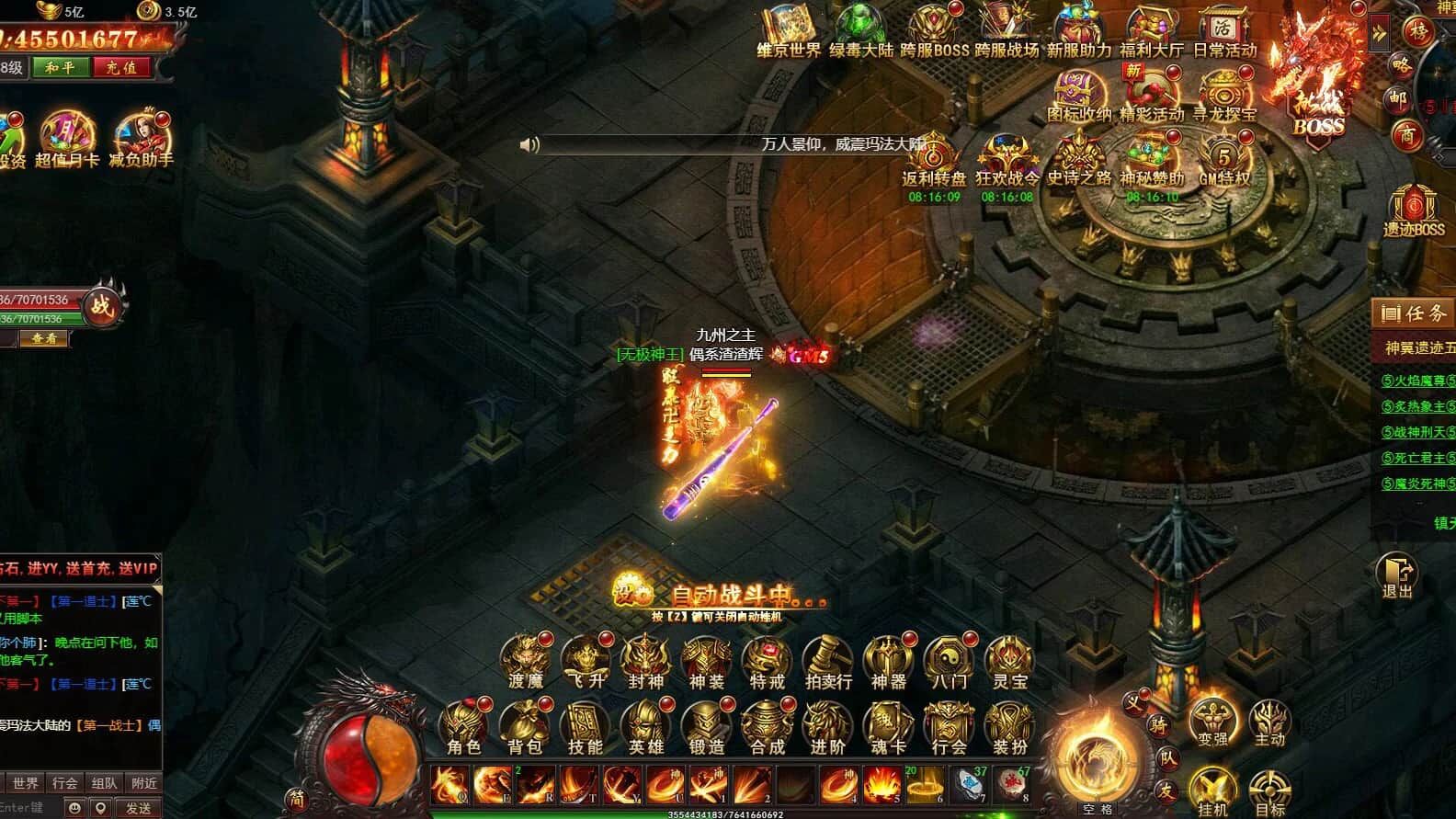1456x819 pixels.
Task: Open the 减负助手 helper icon
Action: [142, 140]
